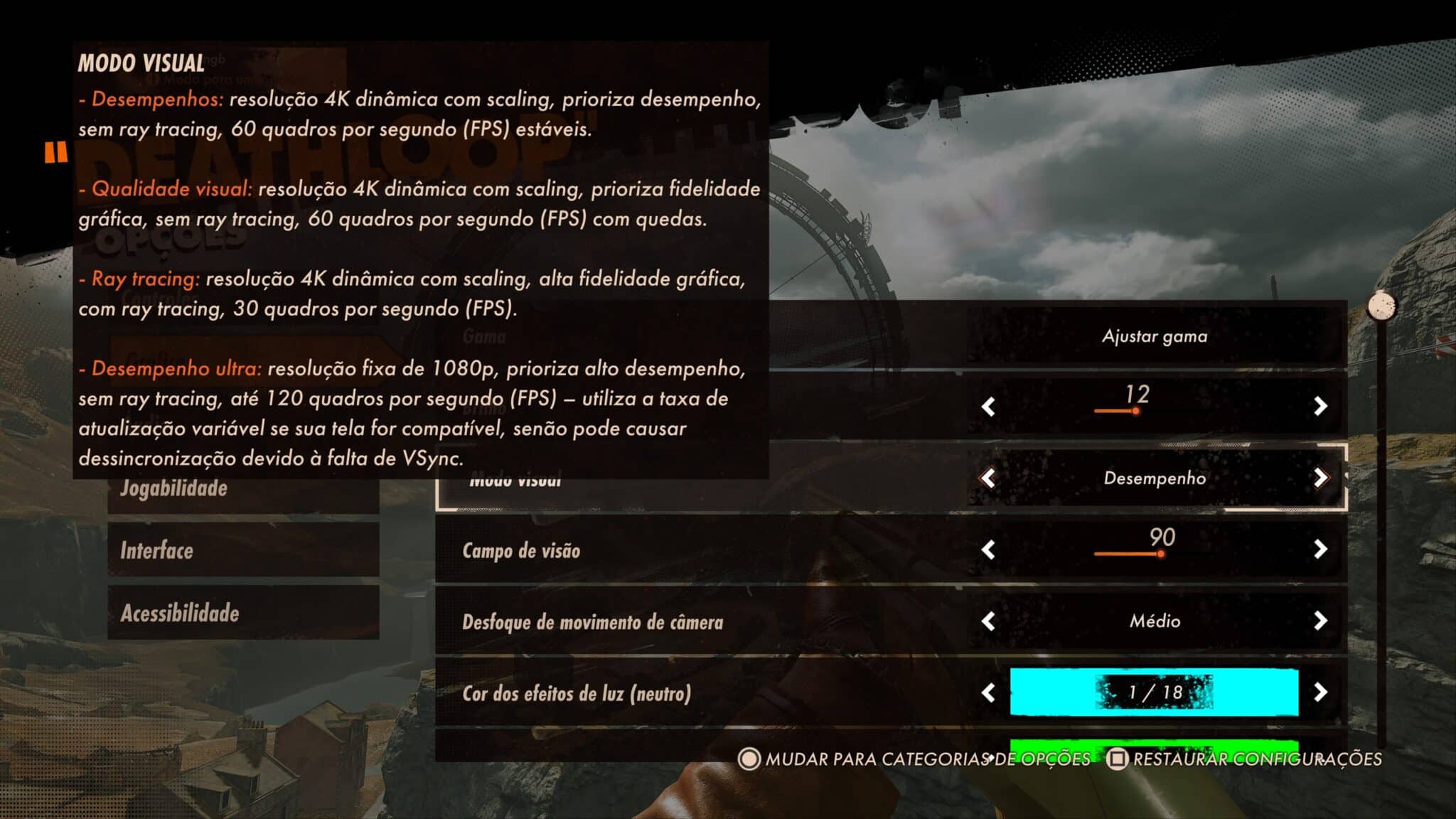
Task: Decrease brightness with the left arrow
Action: 988,407
